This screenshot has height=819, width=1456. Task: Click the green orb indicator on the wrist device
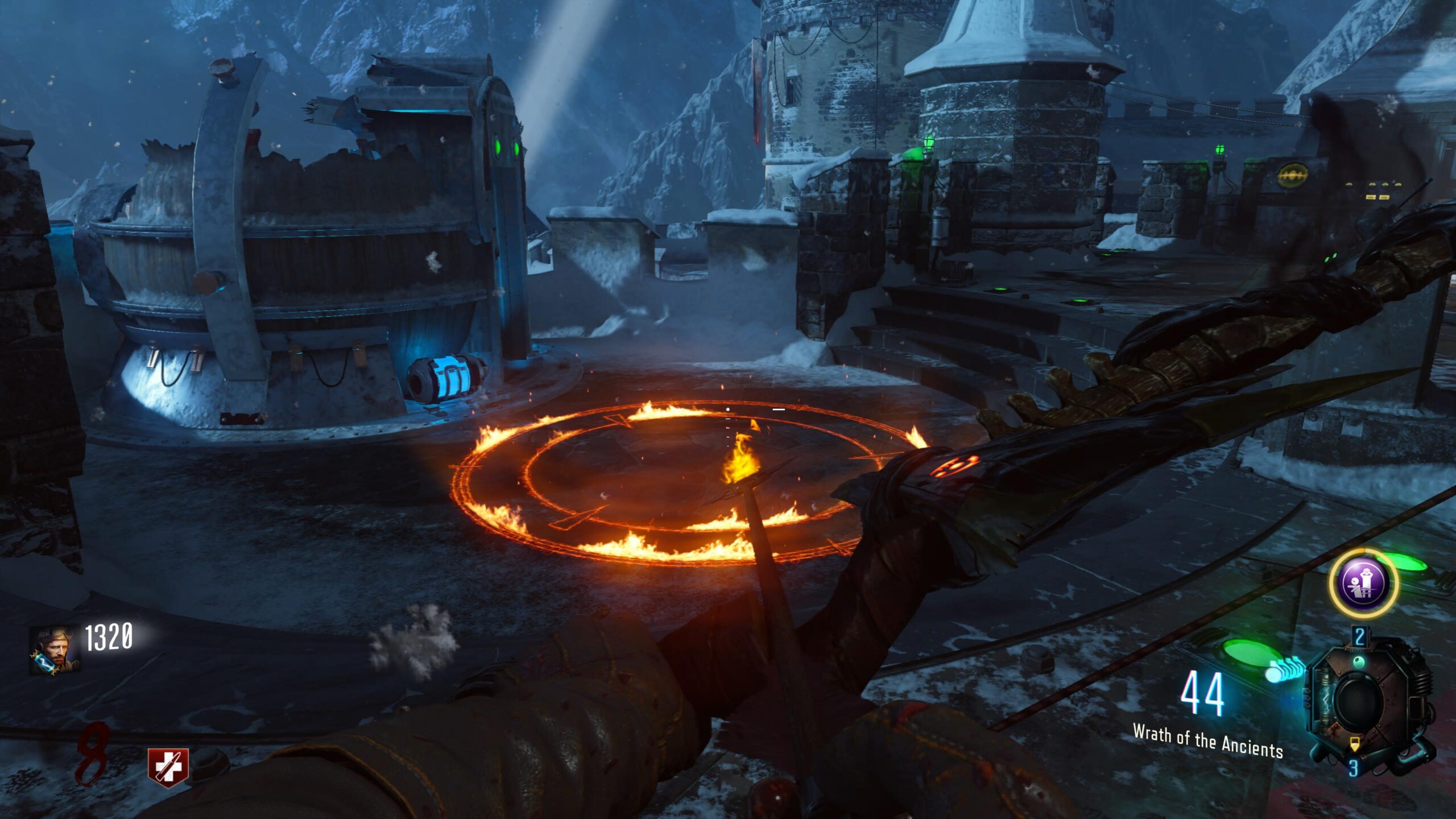point(1359,662)
